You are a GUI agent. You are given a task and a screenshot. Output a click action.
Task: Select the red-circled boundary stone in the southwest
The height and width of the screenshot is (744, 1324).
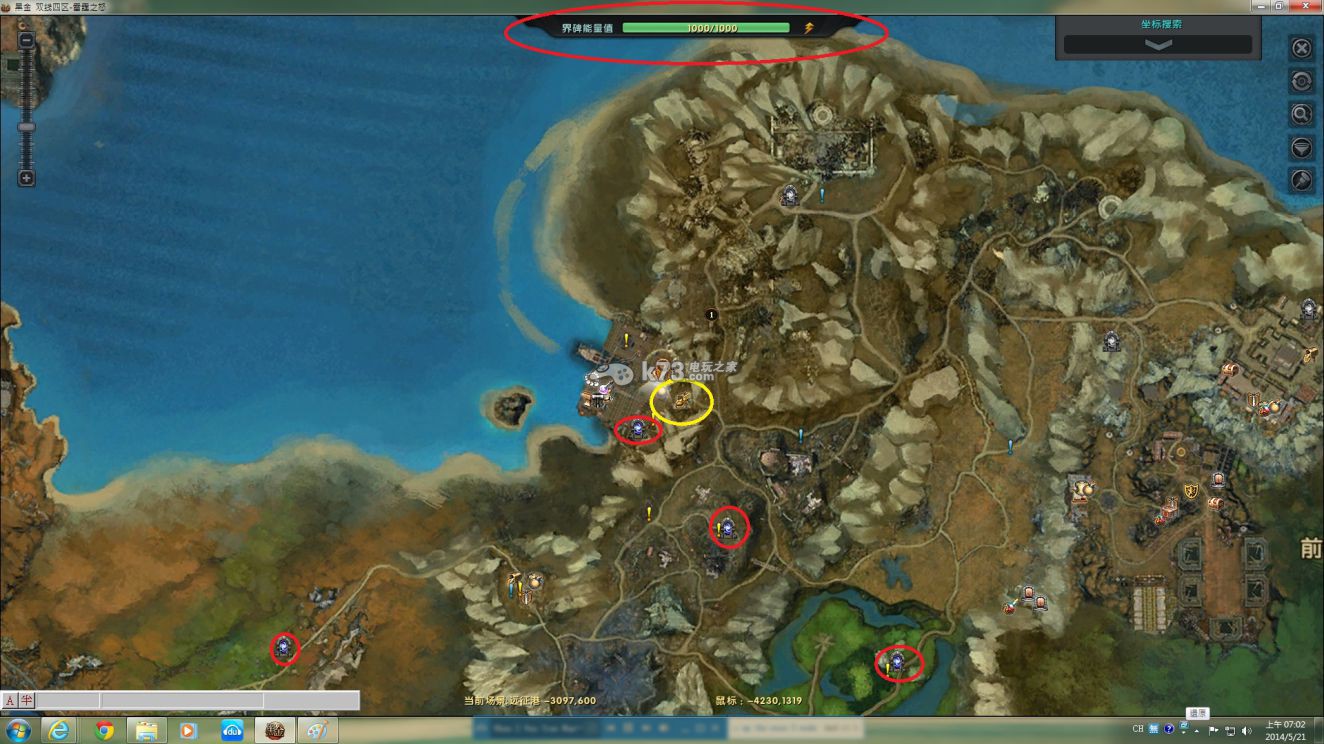click(x=286, y=648)
